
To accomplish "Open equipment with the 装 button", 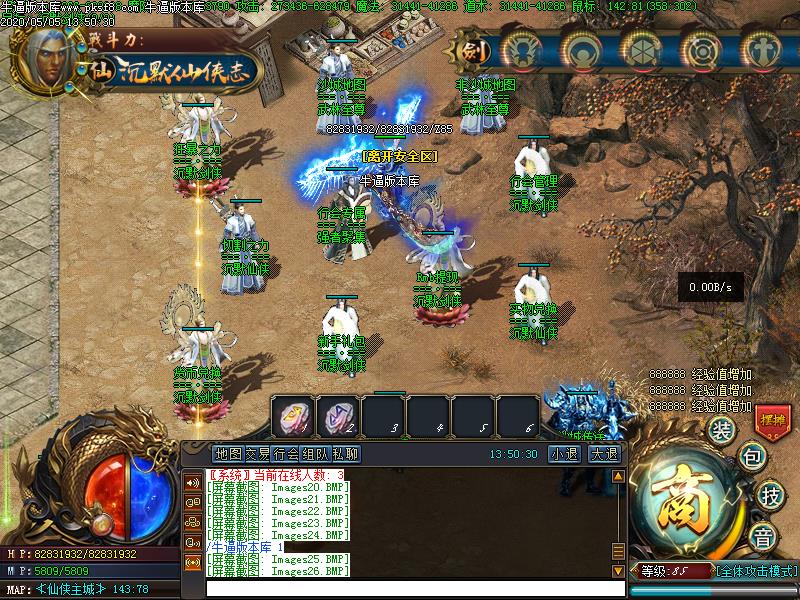I will [x=721, y=430].
